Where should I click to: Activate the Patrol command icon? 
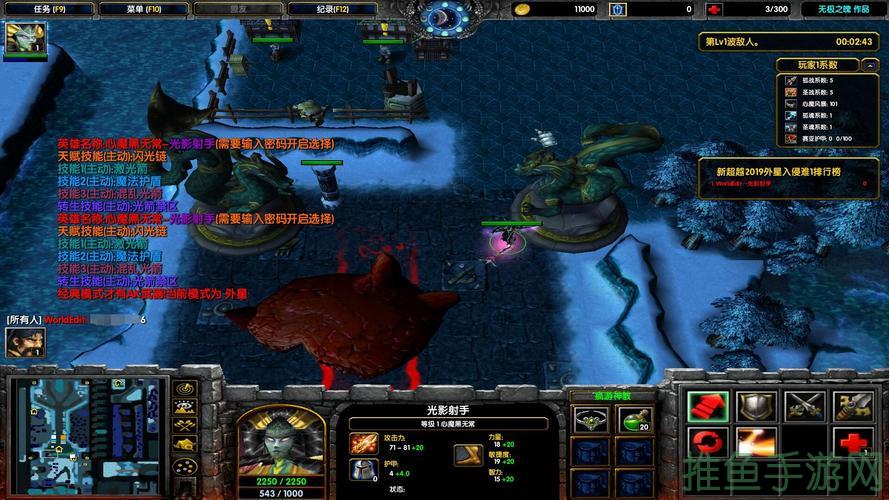[853, 405]
